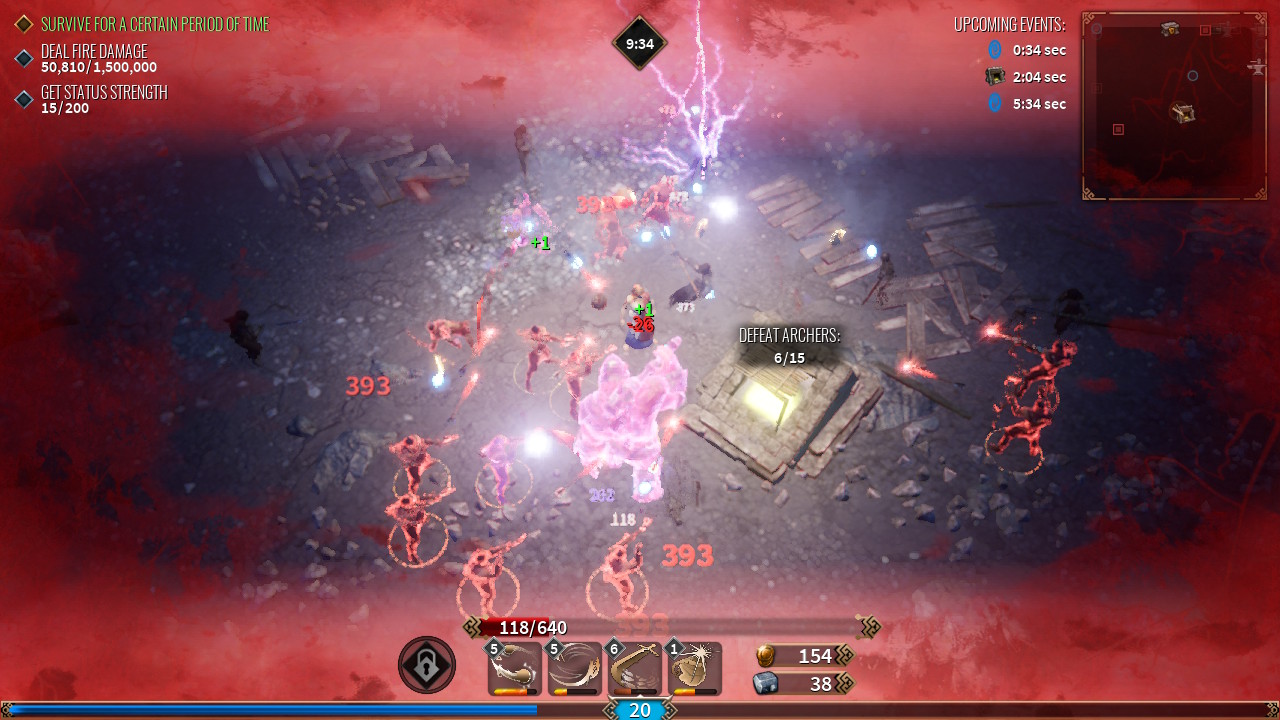This screenshot has height=720, width=1280.
Task: Select the Deal Fire Damage objective
Action: tap(94, 52)
